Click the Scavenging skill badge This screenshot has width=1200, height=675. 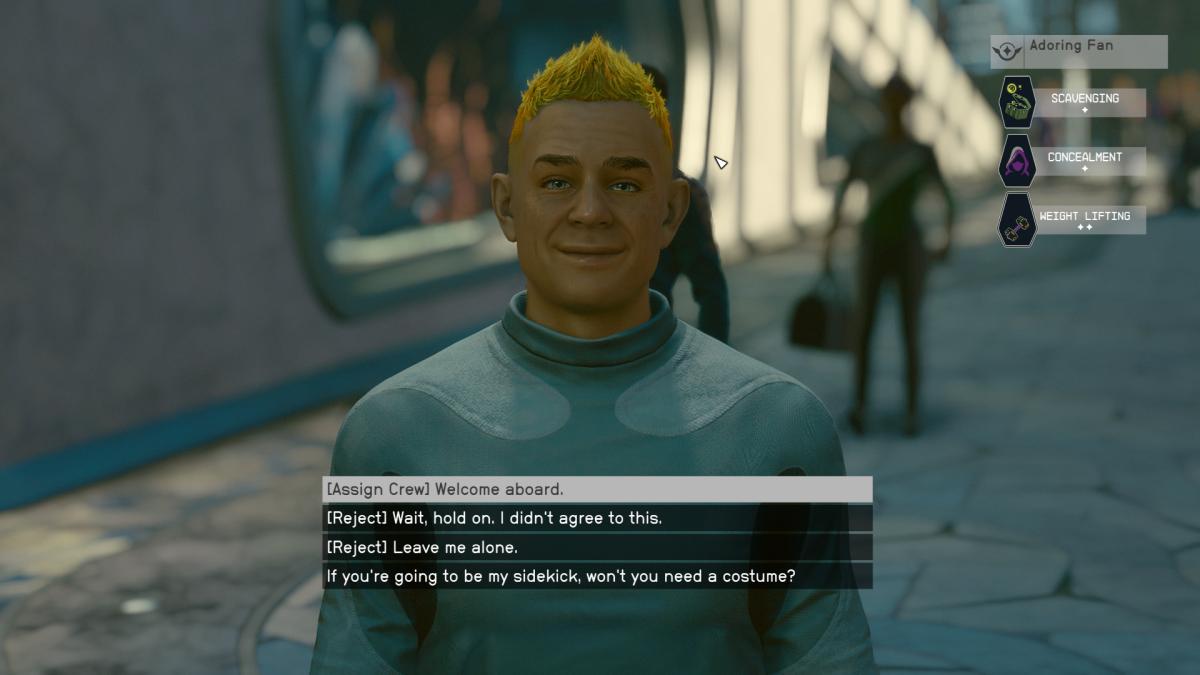[1018, 102]
